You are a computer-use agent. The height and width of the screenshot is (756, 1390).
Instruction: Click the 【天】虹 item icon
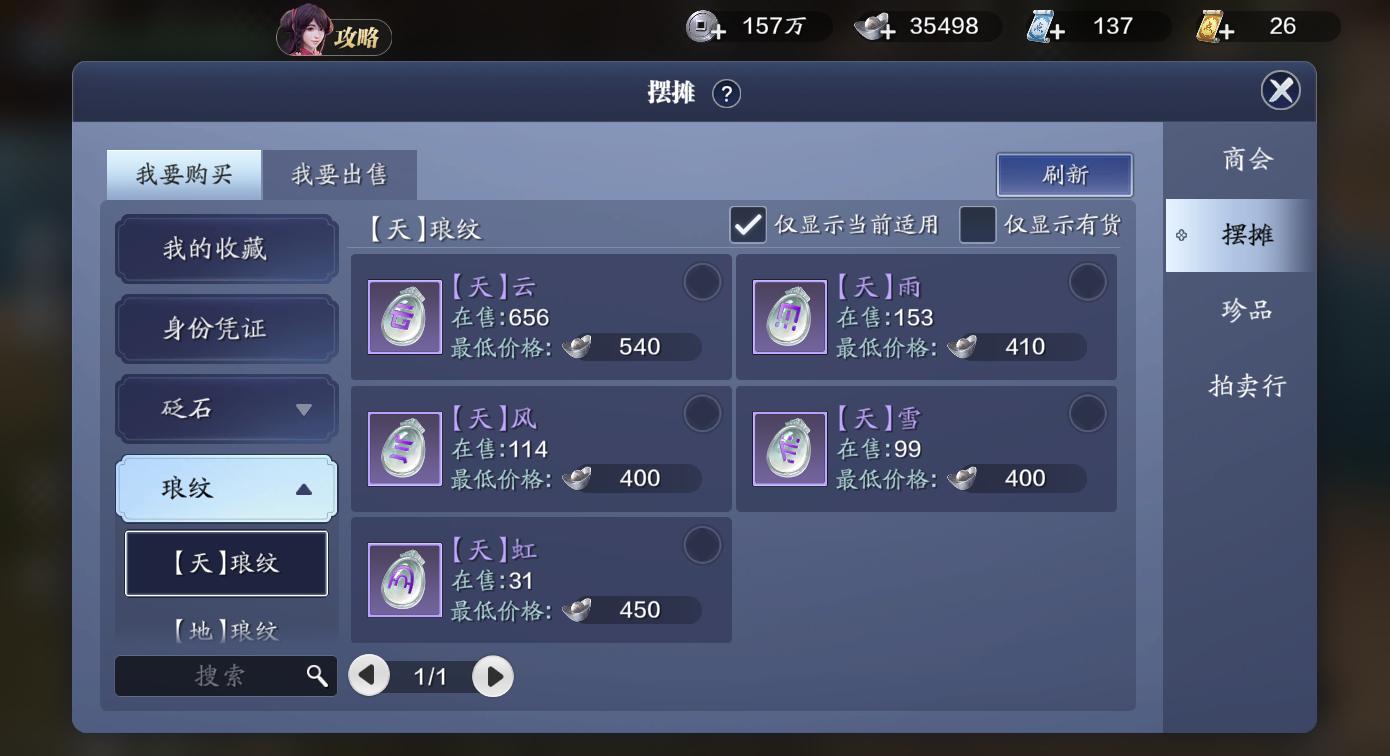pos(404,580)
